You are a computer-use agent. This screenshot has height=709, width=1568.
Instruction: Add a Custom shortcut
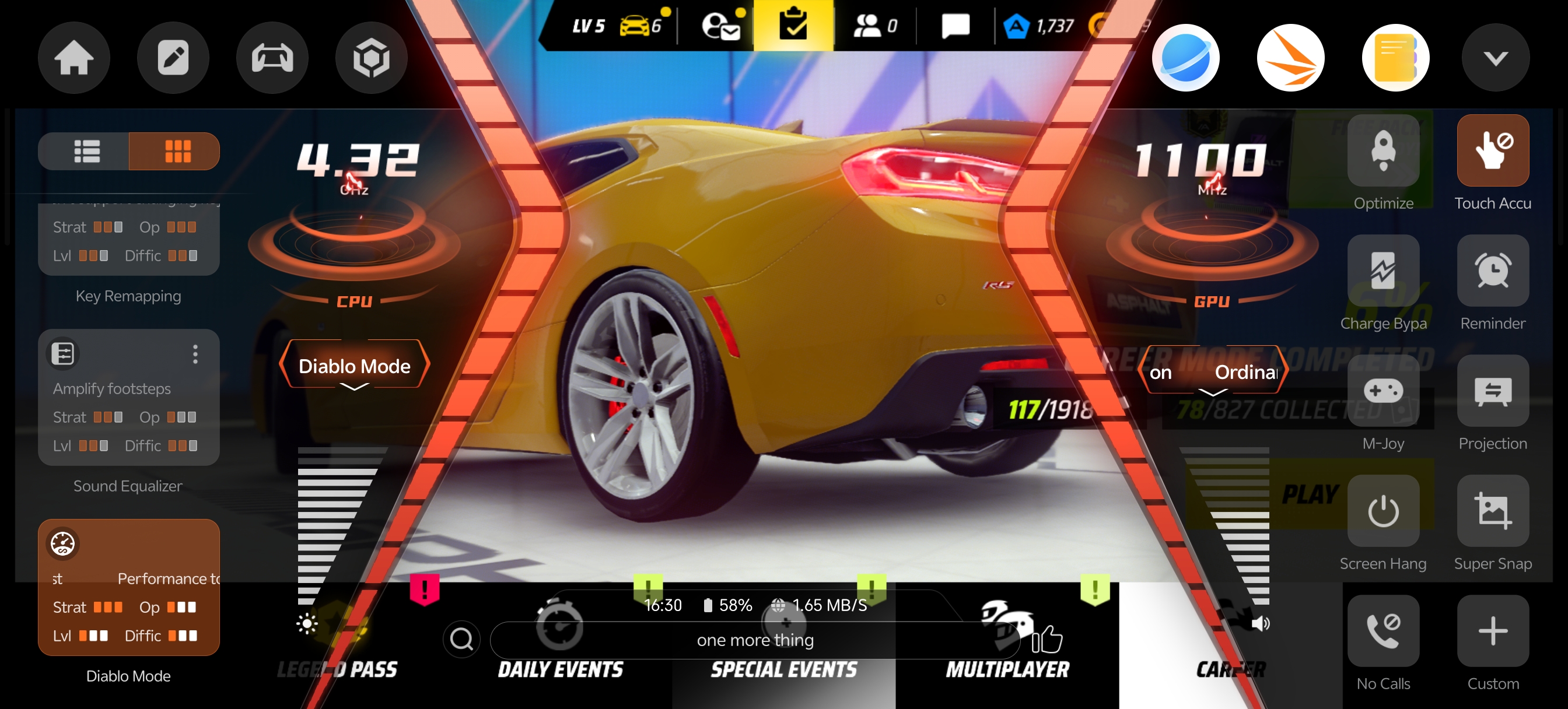1493,630
